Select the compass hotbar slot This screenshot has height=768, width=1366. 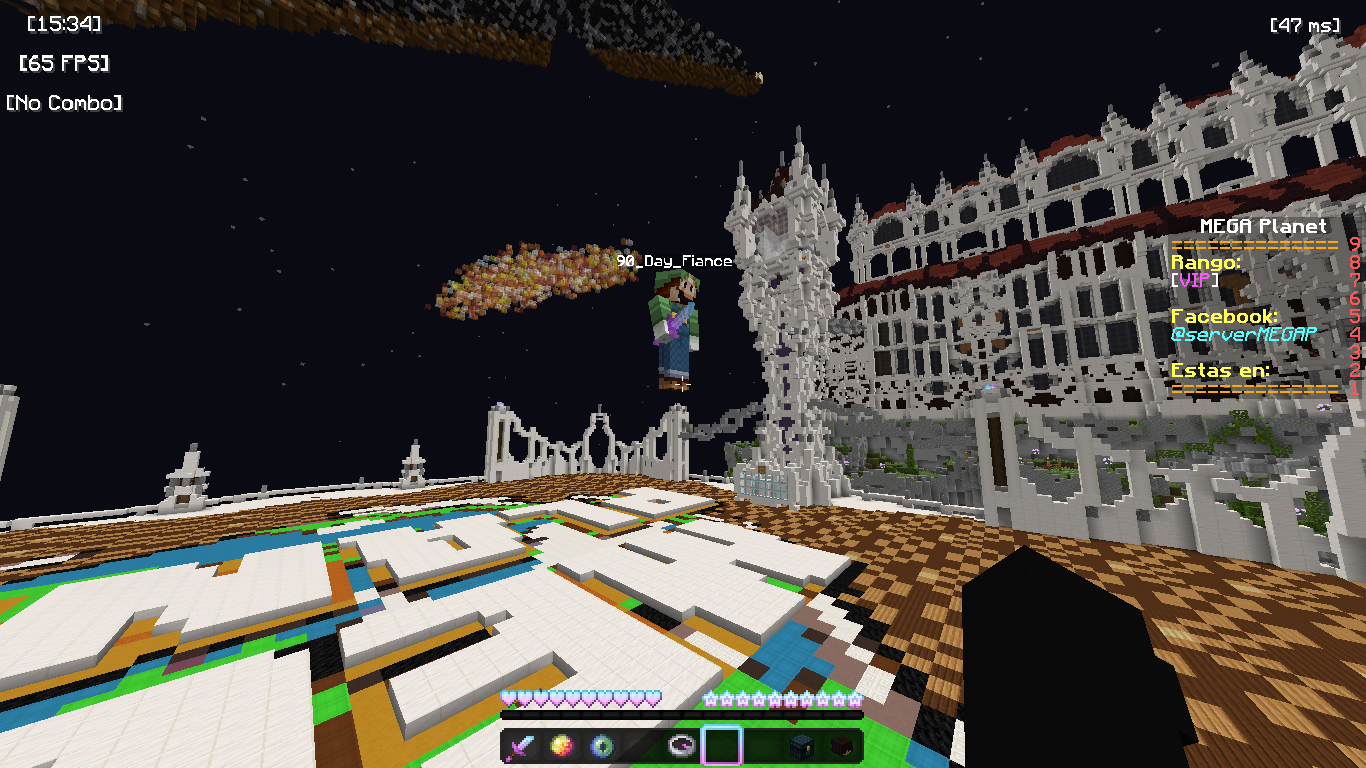(682, 745)
